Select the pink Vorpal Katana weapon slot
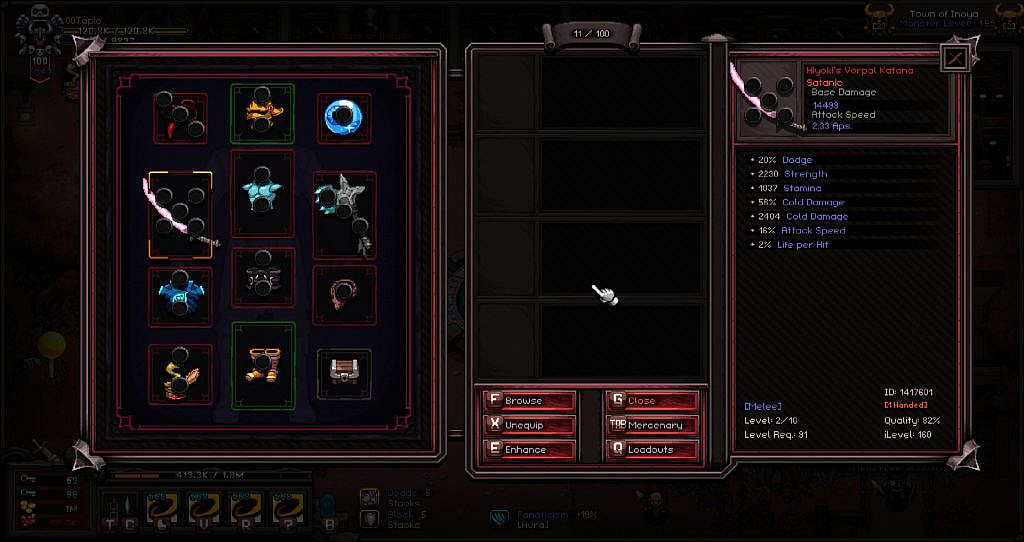This screenshot has height=542, width=1024. coord(181,215)
